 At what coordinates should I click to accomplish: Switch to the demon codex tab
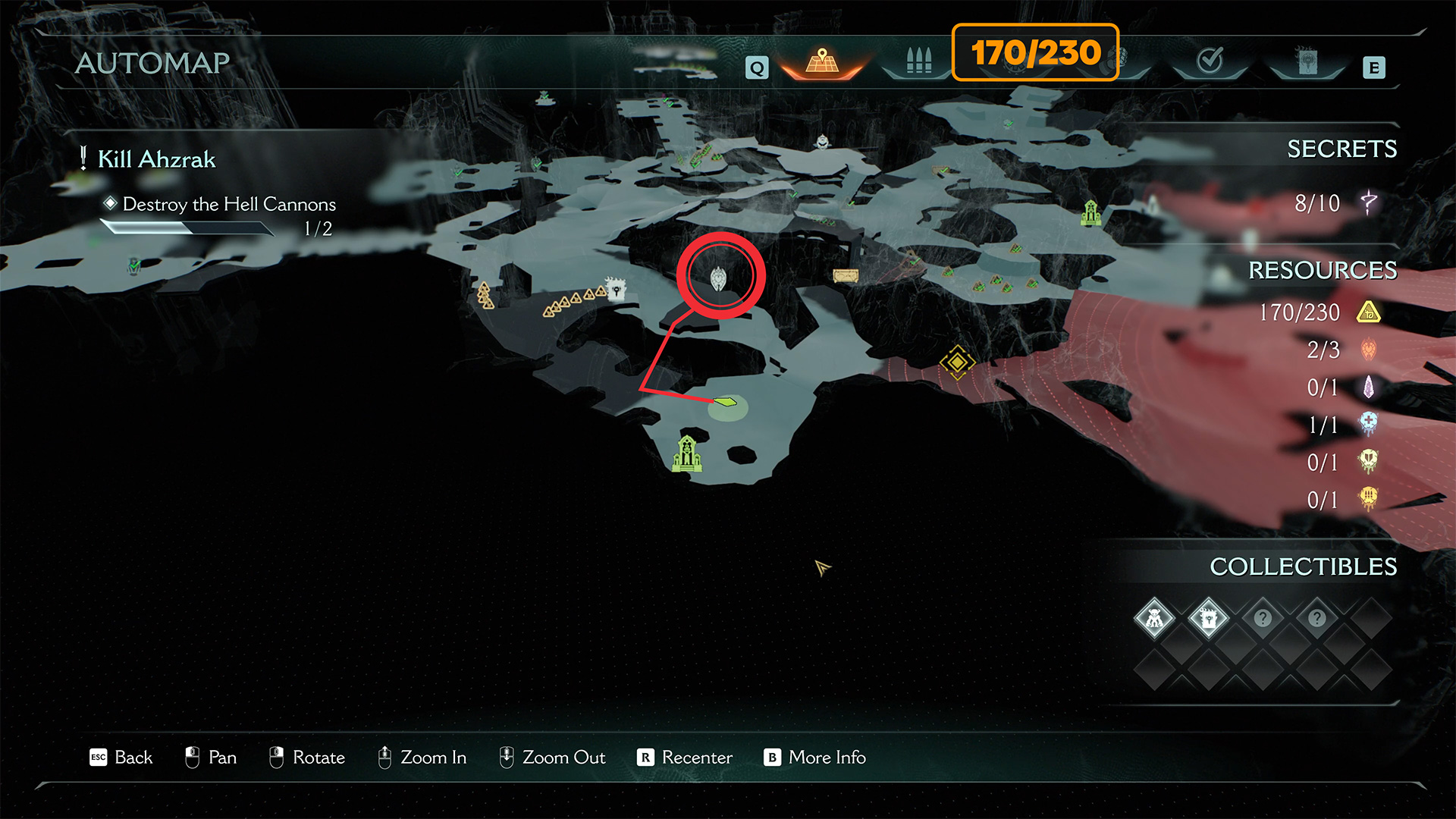point(1307,61)
